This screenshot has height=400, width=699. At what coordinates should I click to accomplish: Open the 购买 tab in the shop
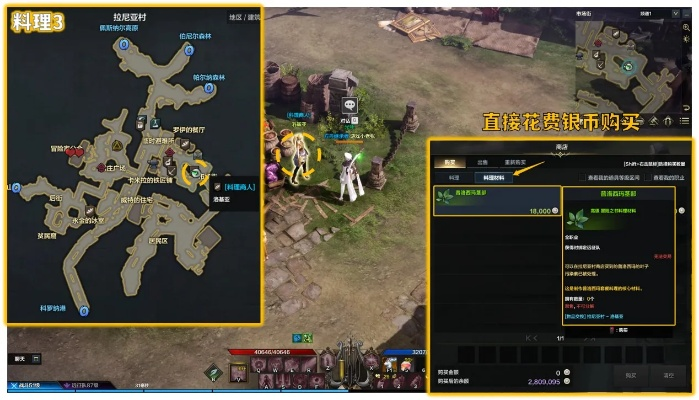click(450, 161)
